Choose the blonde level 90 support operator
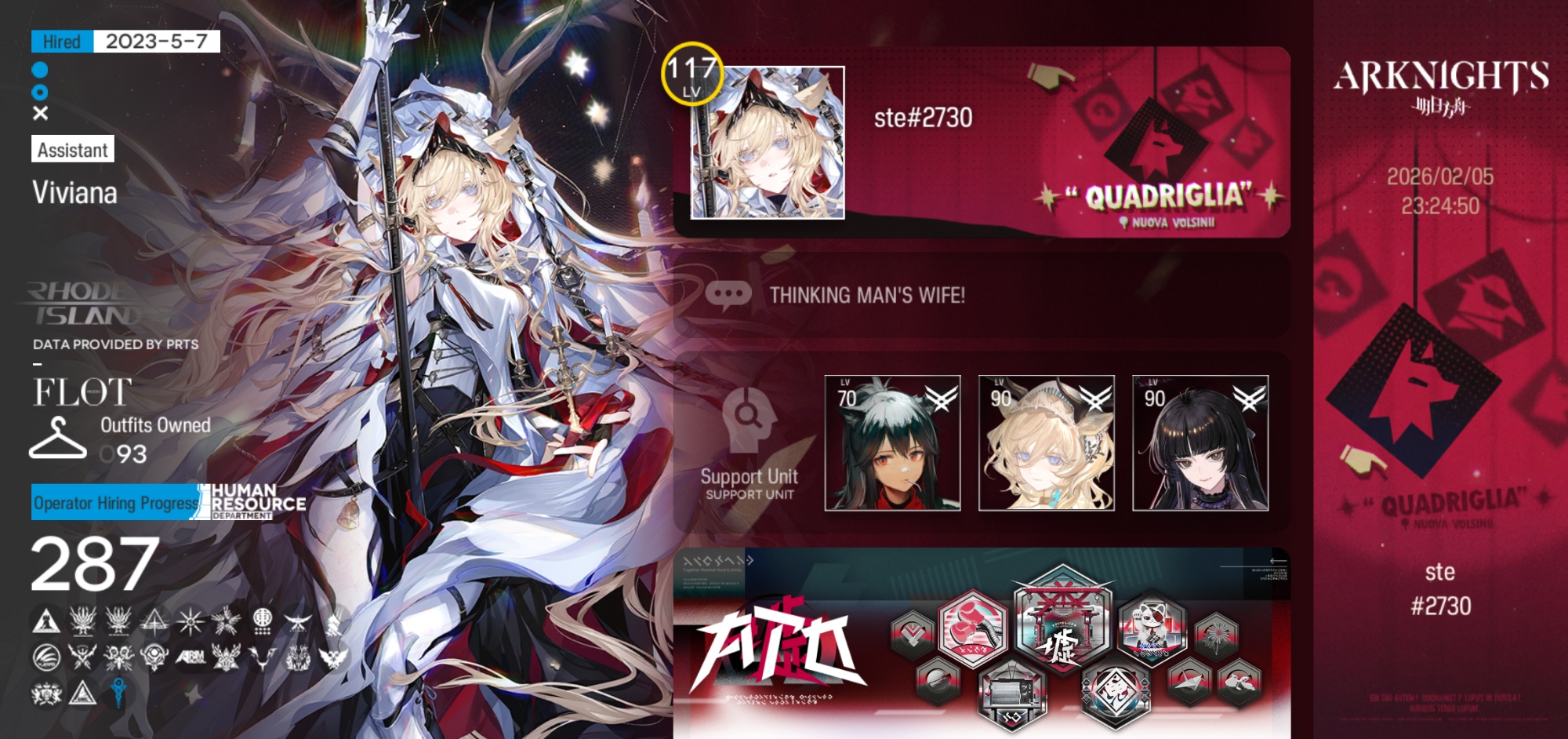 tap(1046, 443)
